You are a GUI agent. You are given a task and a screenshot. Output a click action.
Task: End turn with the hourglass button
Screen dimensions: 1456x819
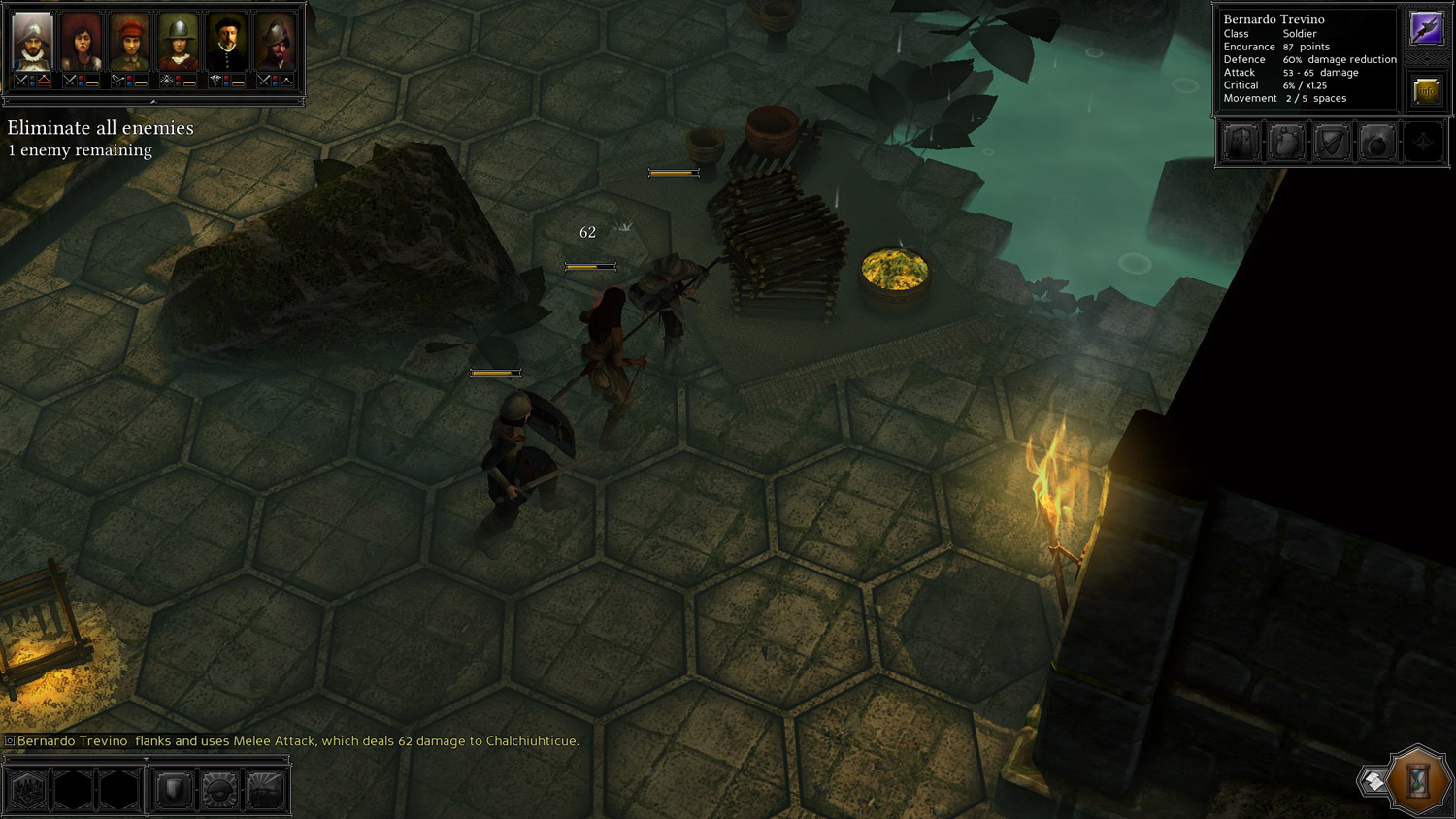tap(1418, 779)
